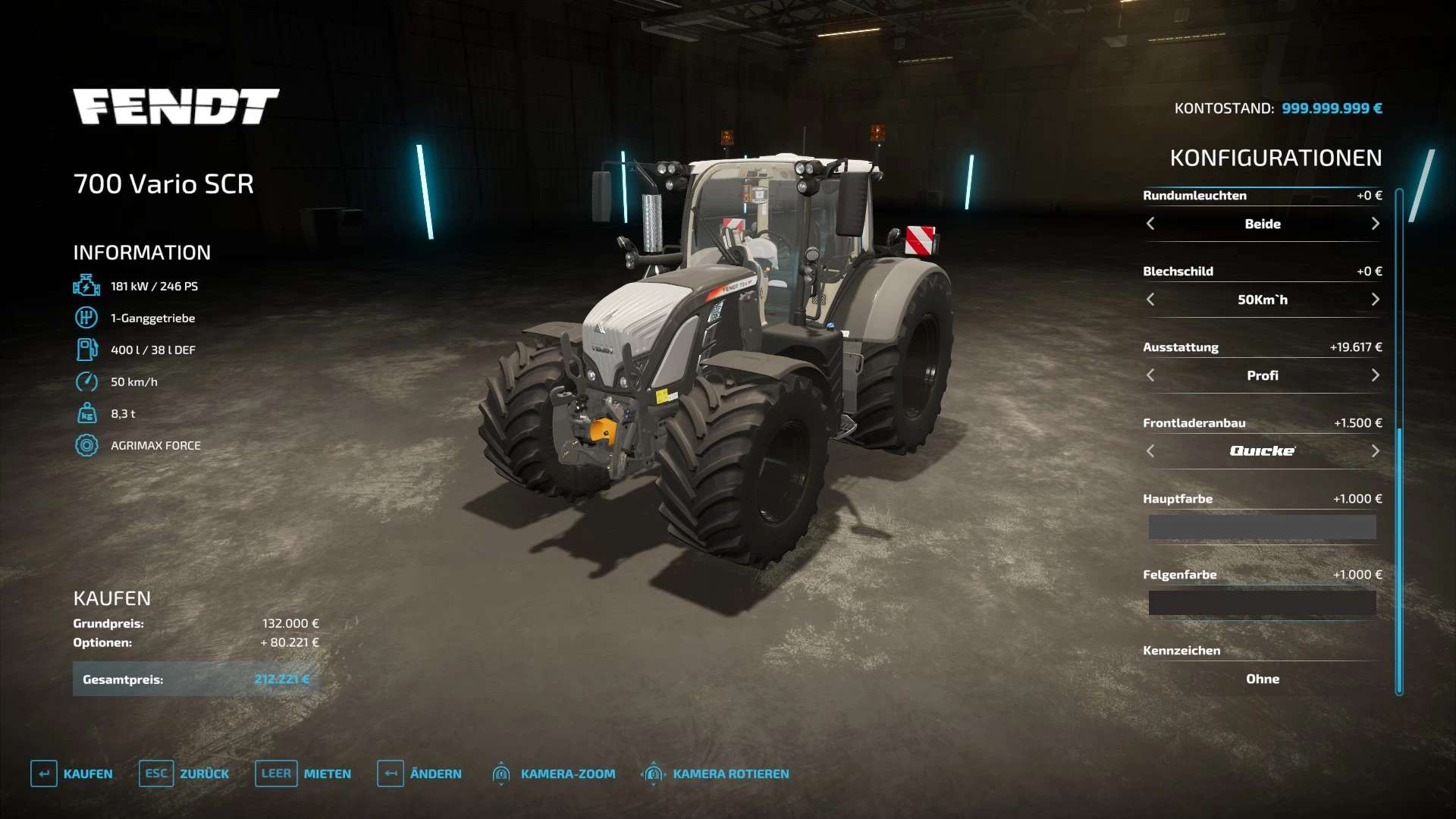The width and height of the screenshot is (1456, 819).
Task: Go back with the ZURÜCK button
Action: click(184, 773)
